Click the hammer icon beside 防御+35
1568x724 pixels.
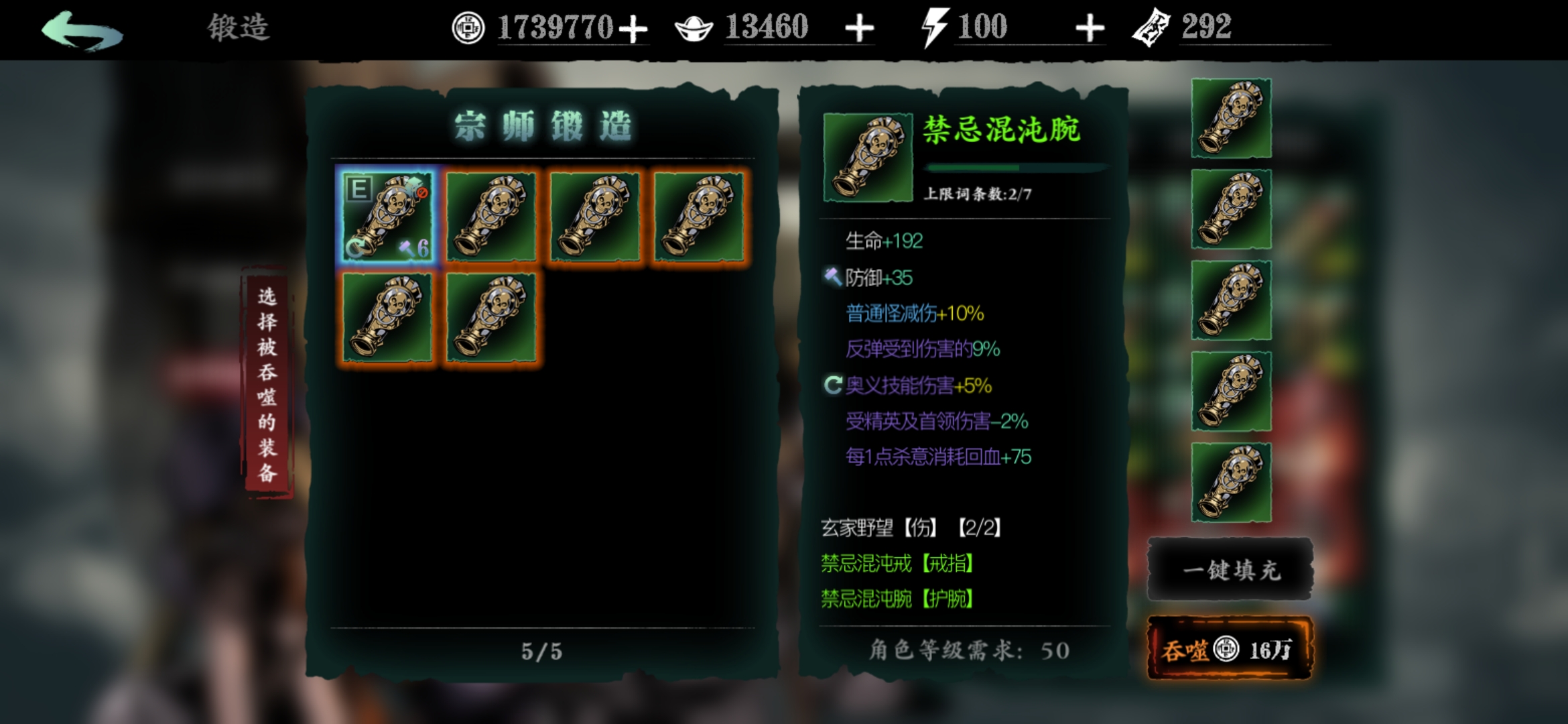(x=834, y=277)
